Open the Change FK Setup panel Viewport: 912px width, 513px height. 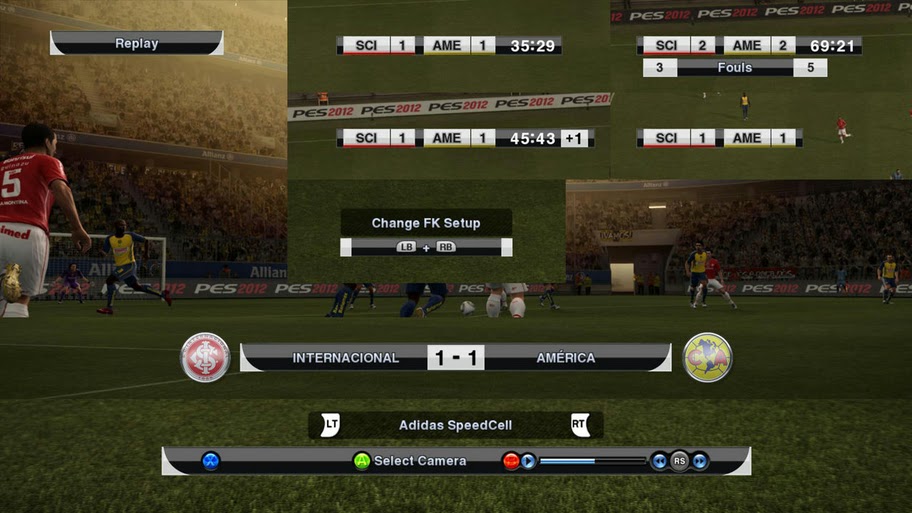426,223
